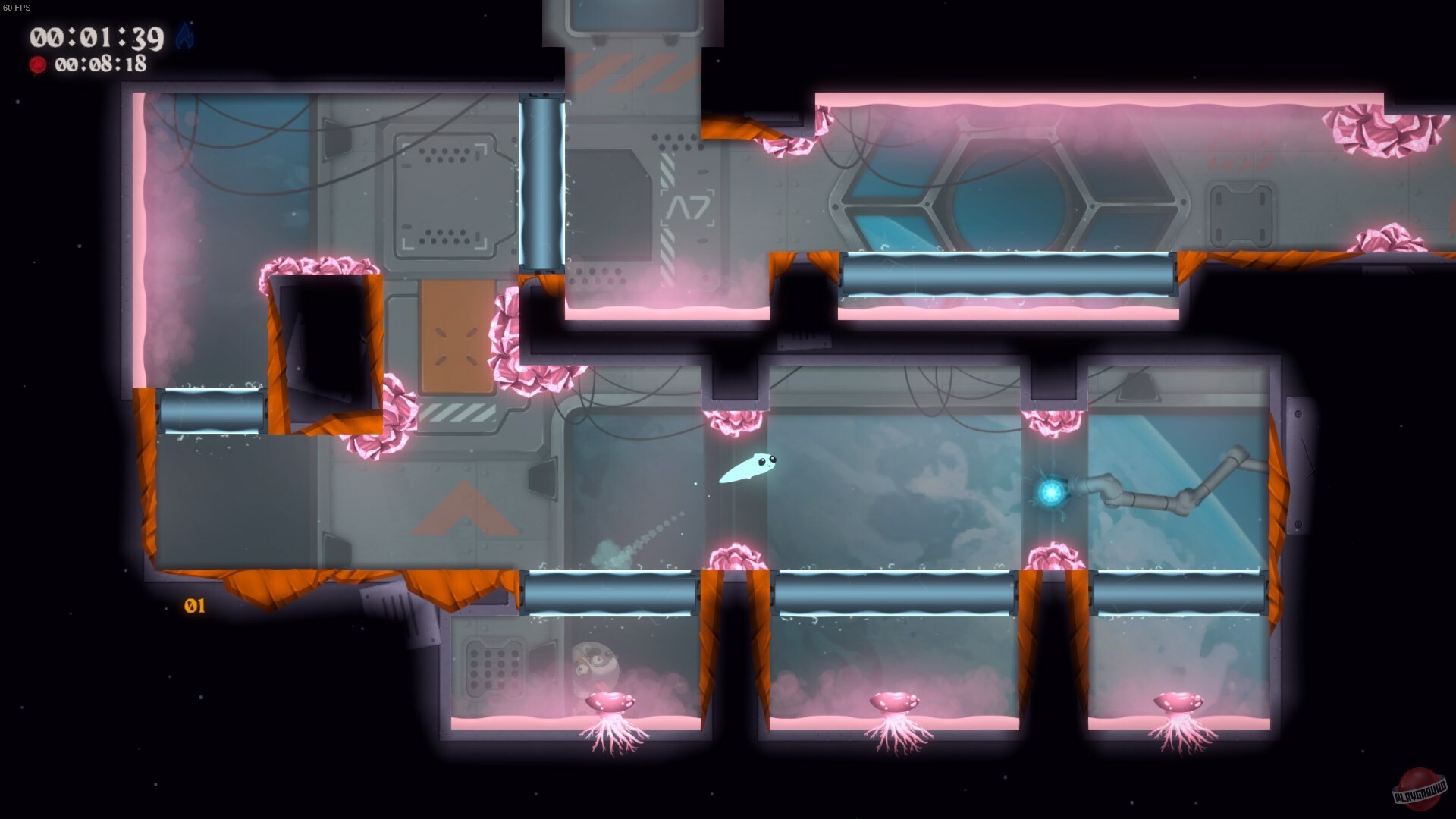Click the blue flame icon beside the timer

(184, 36)
